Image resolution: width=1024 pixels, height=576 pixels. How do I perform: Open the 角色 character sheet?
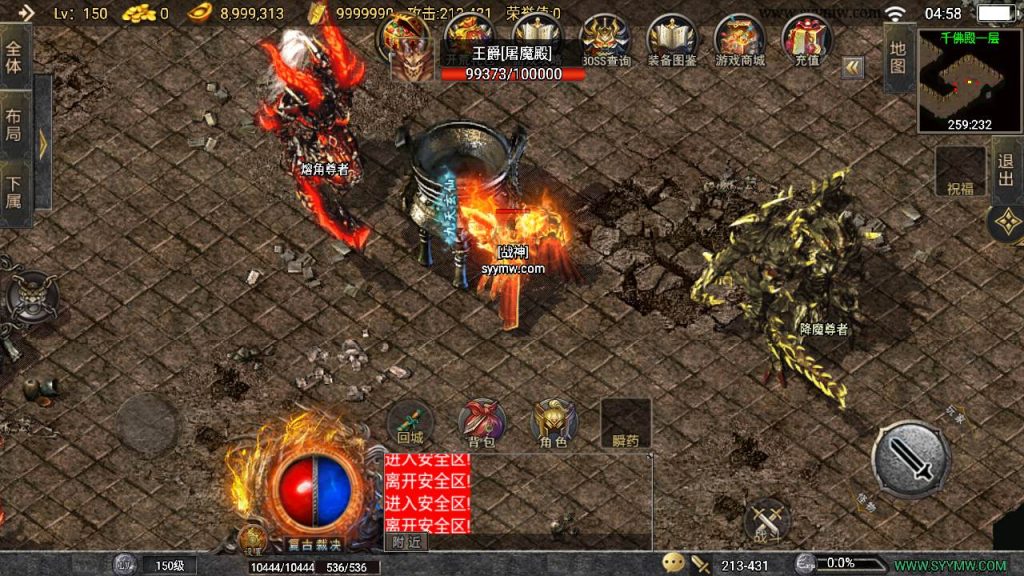553,423
